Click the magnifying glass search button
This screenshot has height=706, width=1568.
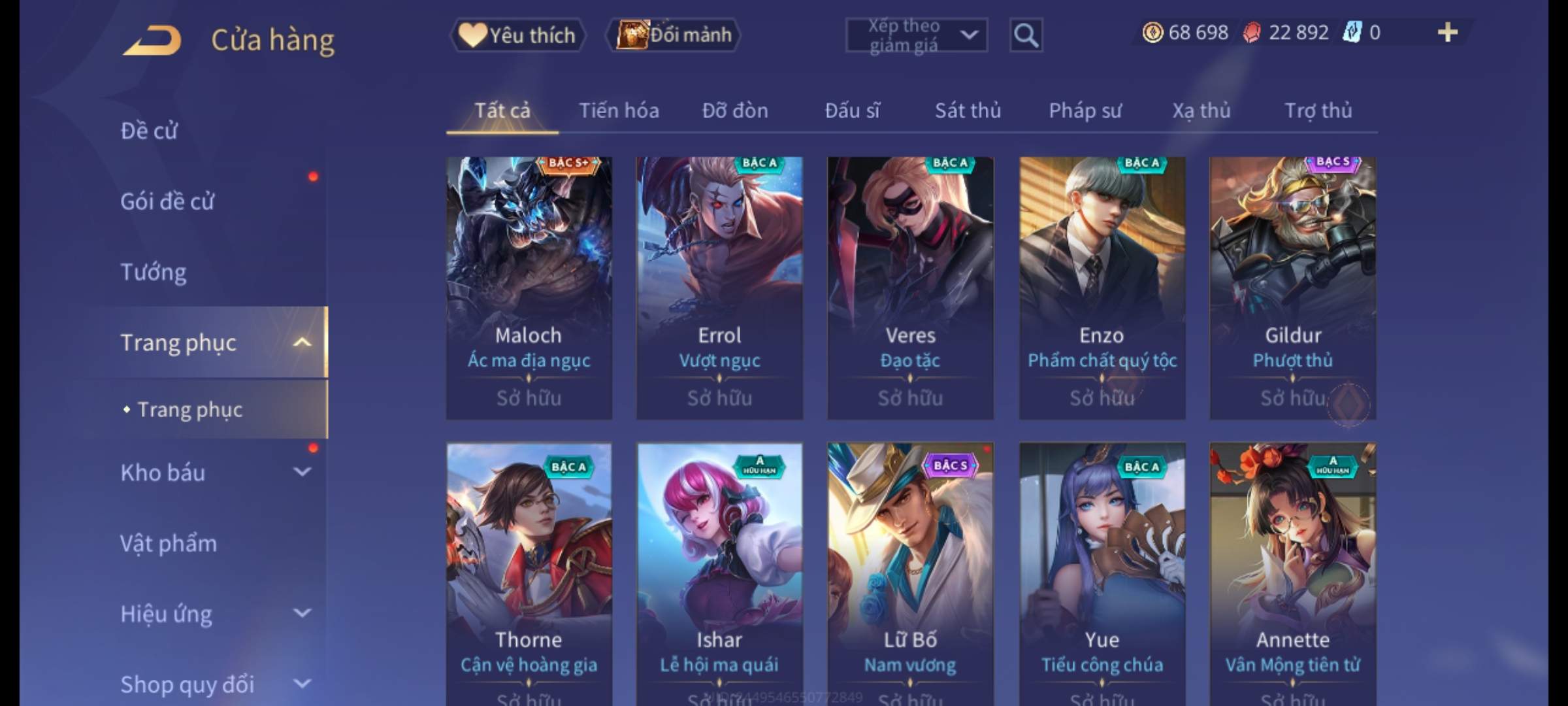[x=1026, y=35]
